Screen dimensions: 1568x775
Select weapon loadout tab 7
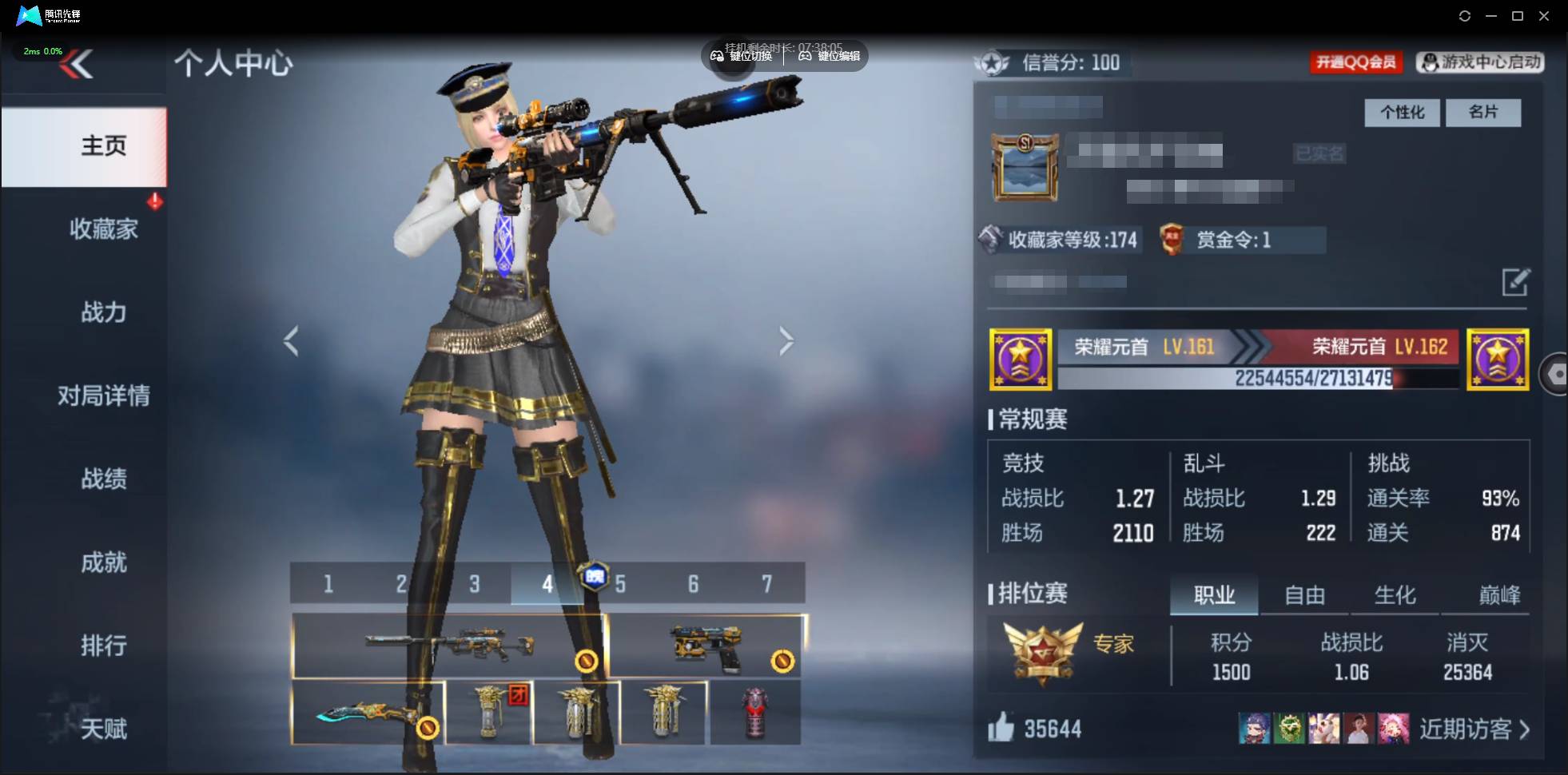click(768, 583)
